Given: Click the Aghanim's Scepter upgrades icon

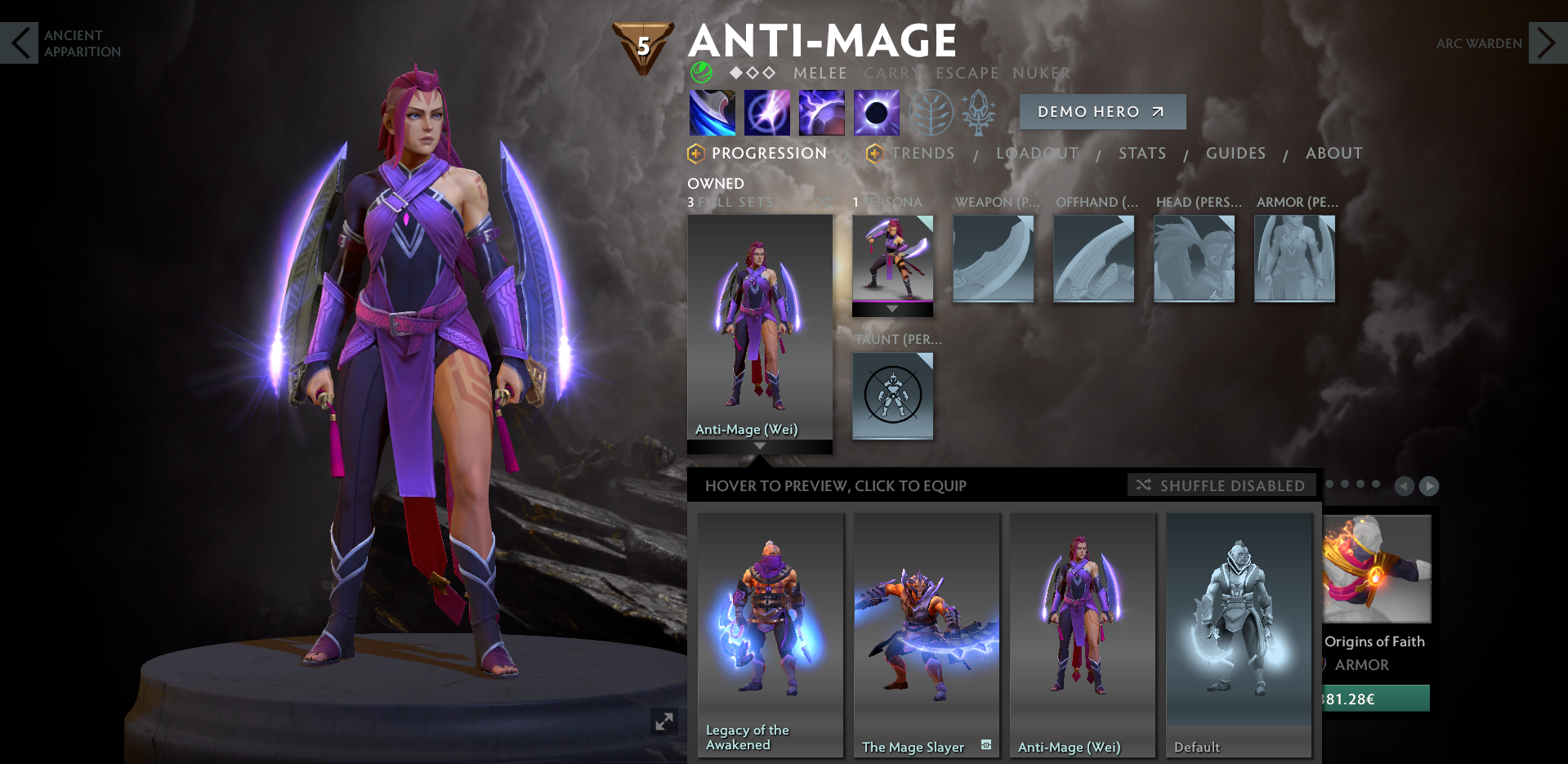Looking at the screenshot, I should click(x=979, y=112).
